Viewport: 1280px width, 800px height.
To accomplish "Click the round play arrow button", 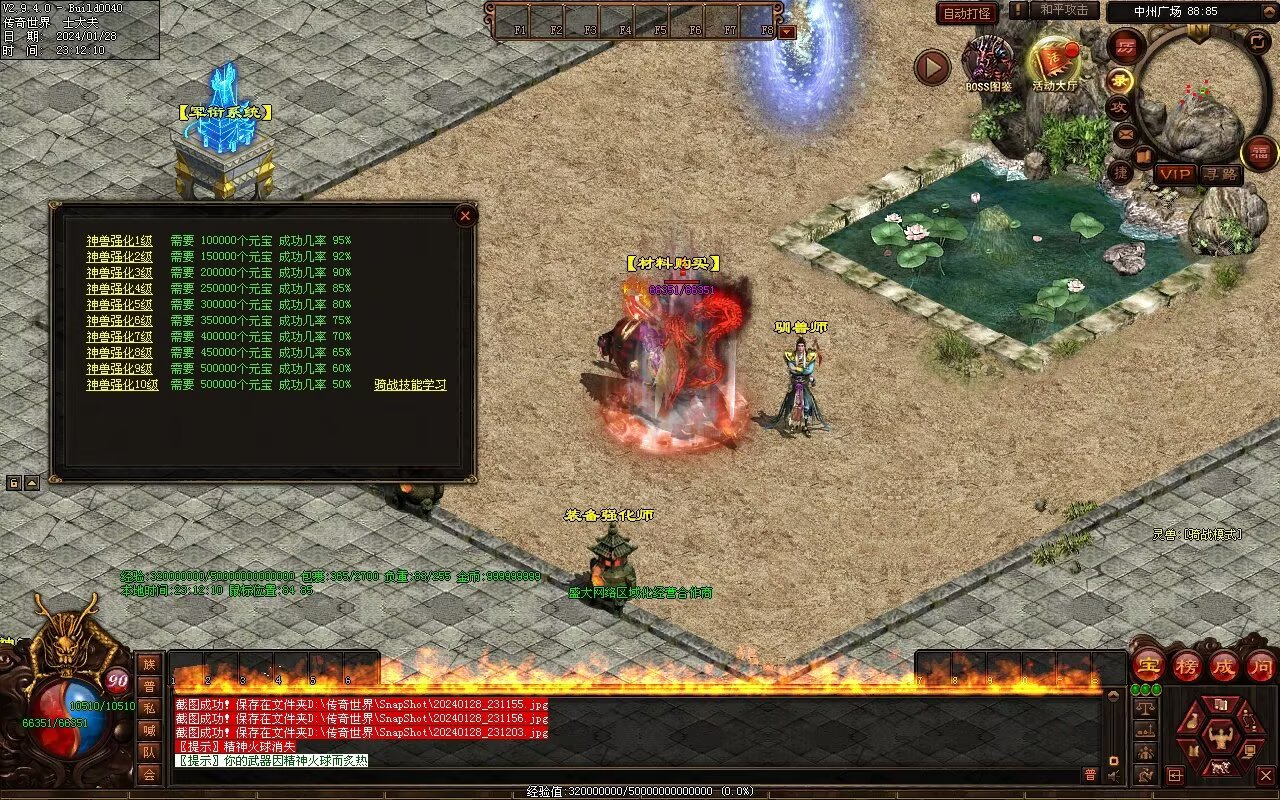I will (x=932, y=67).
